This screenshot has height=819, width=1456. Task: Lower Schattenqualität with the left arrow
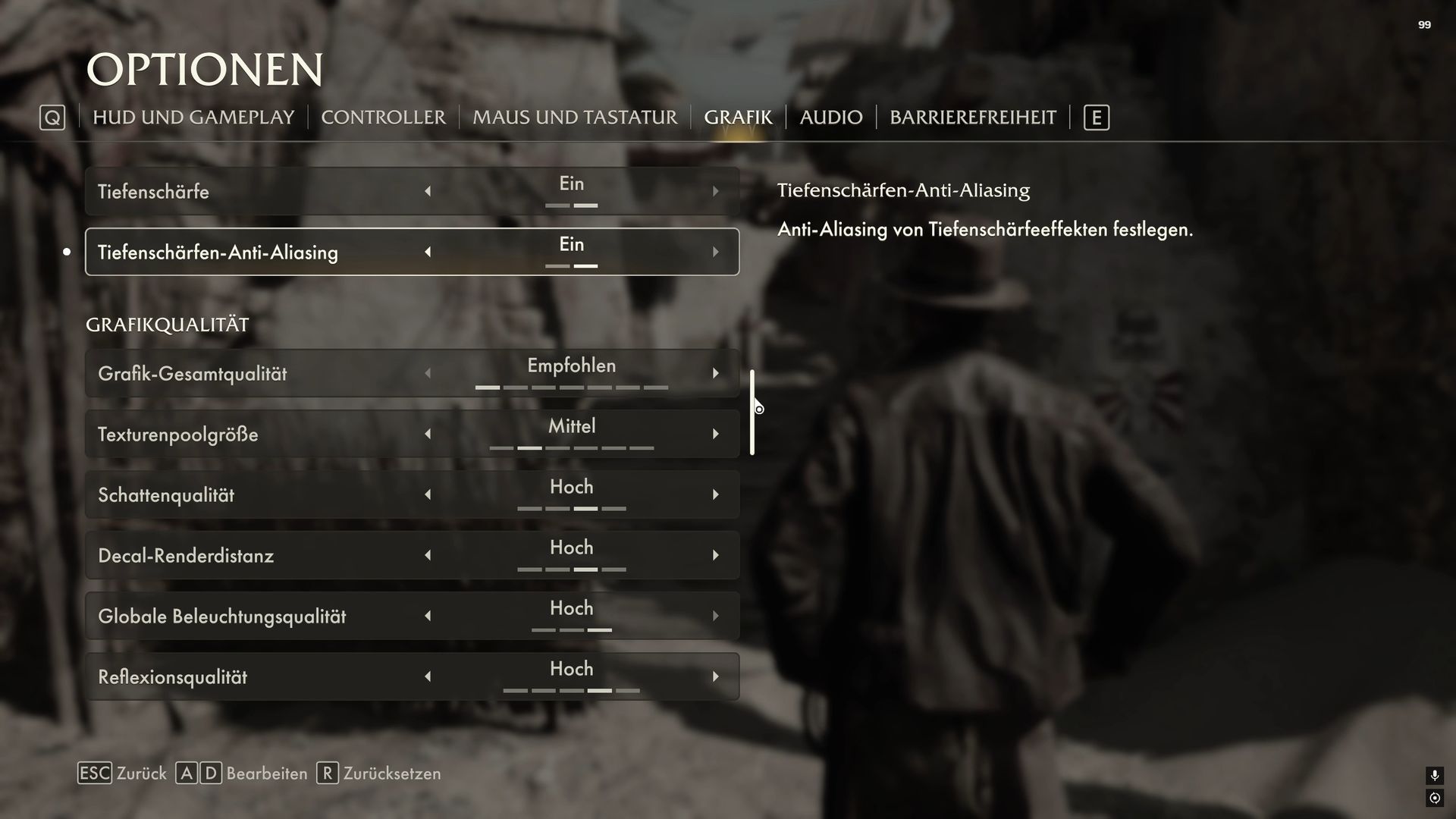428,494
